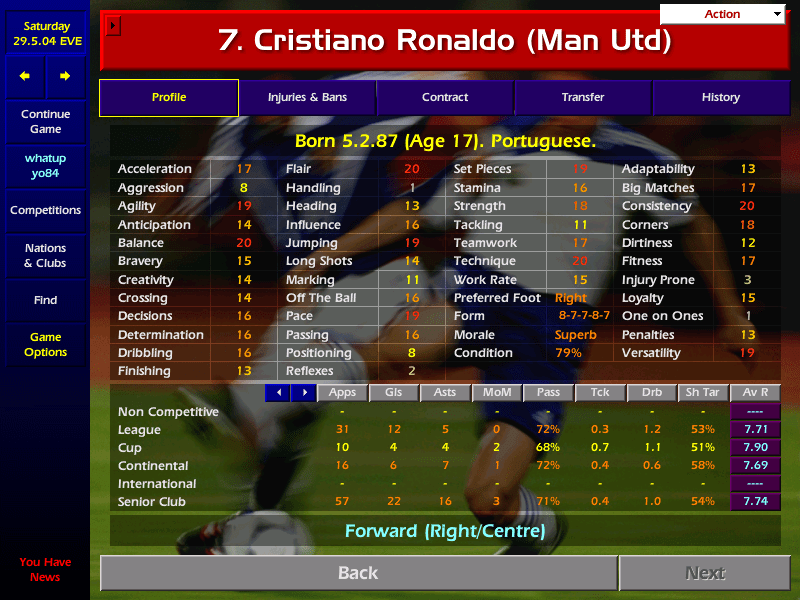Image resolution: width=800 pixels, height=600 pixels.
Task: Show the History tab
Action: pos(720,97)
